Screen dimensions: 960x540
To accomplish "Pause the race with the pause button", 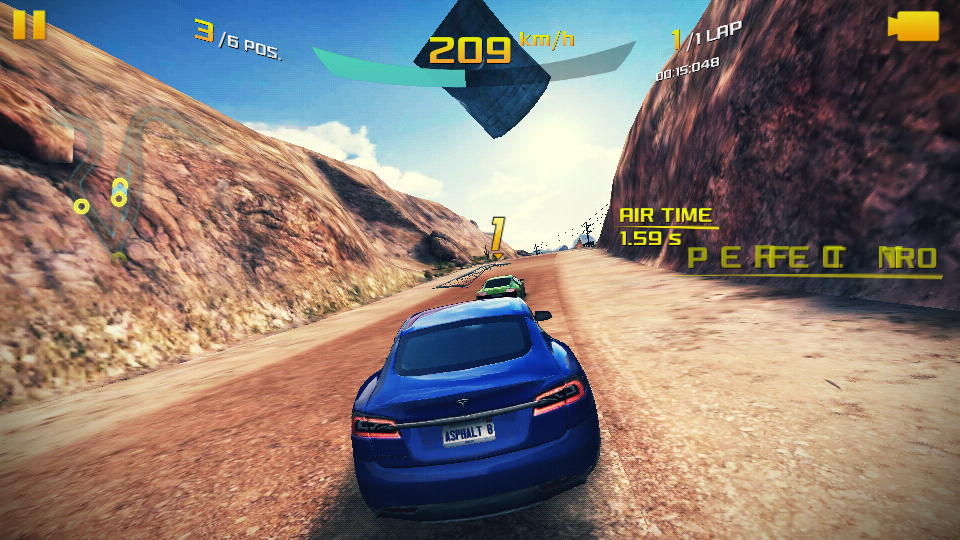I will (29, 24).
